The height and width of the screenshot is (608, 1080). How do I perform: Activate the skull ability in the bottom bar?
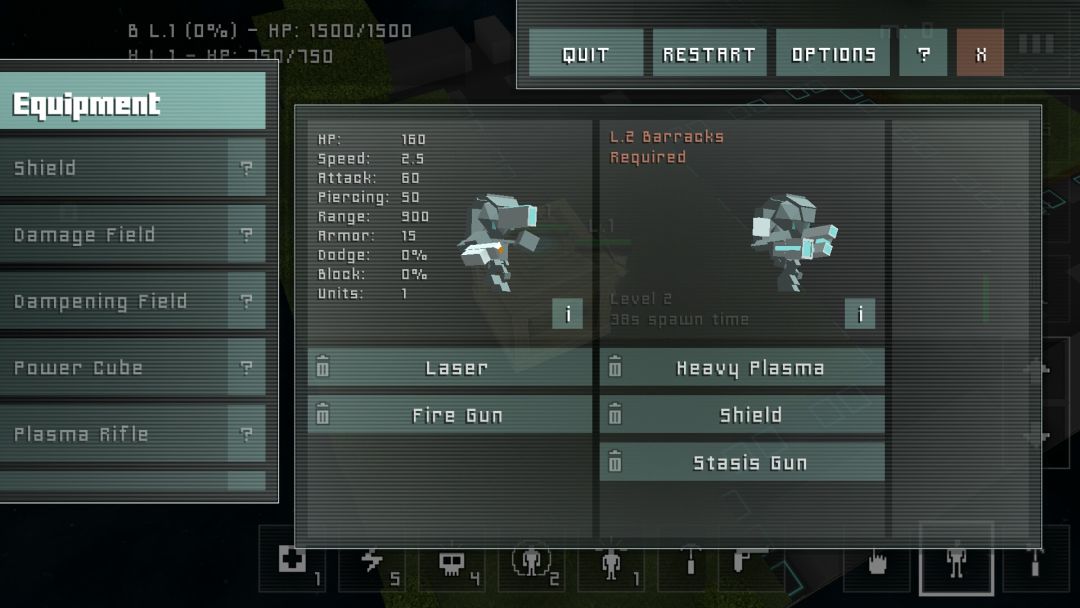click(452, 564)
